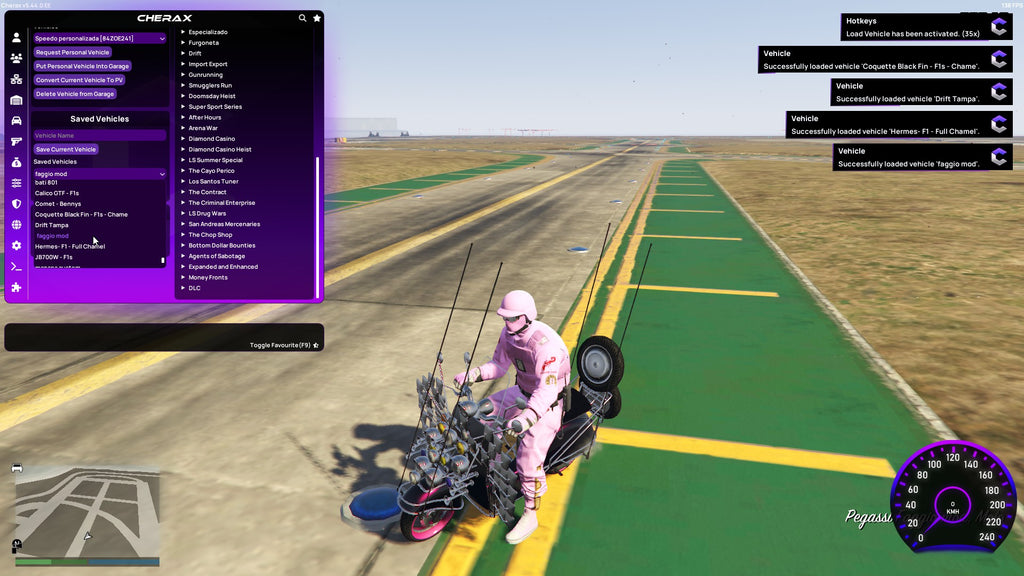1024x576 pixels.
Task: Expand the Los Santos Tuner category
Action: (213, 181)
